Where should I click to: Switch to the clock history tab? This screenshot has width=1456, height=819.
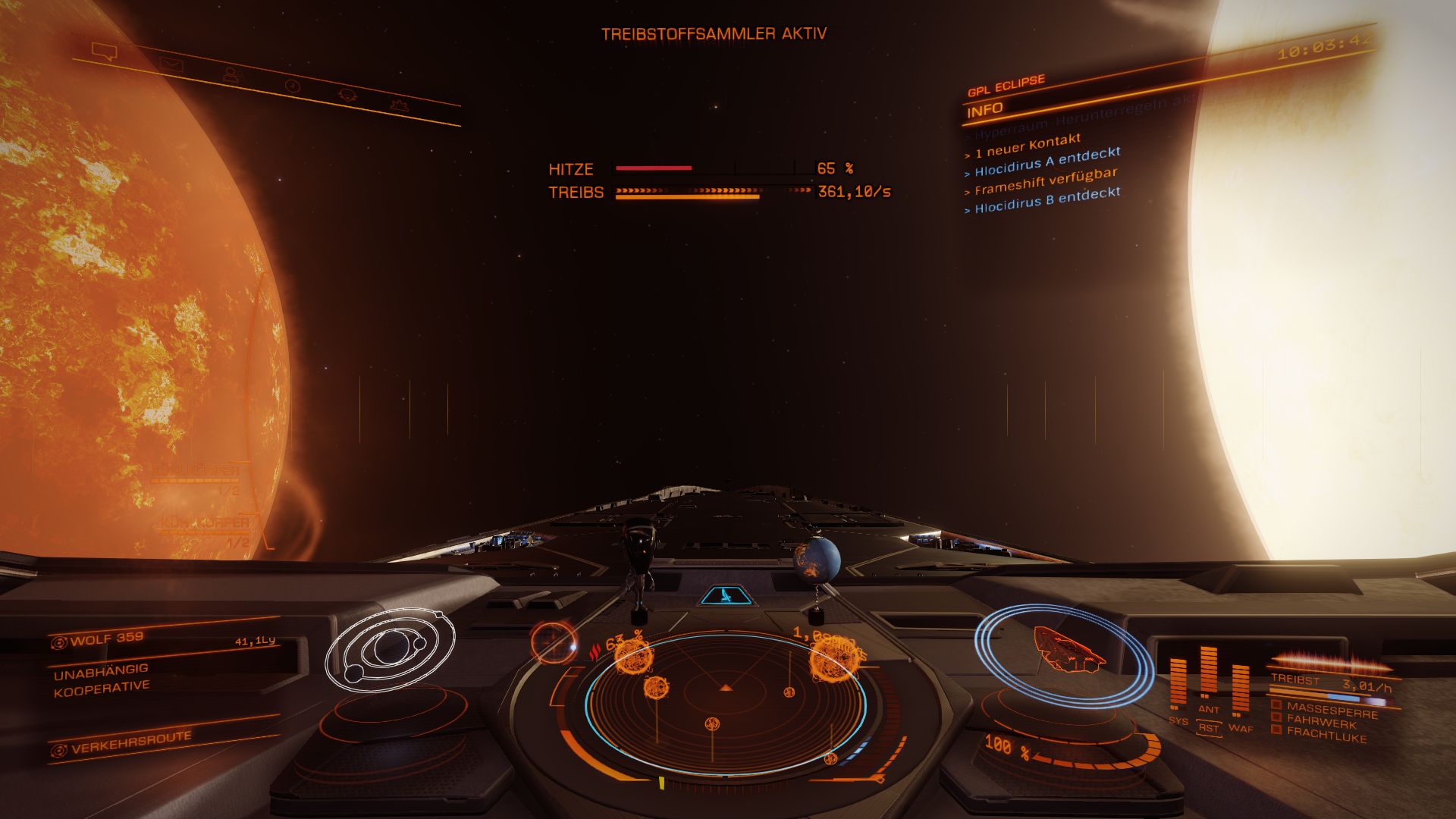click(x=292, y=86)
